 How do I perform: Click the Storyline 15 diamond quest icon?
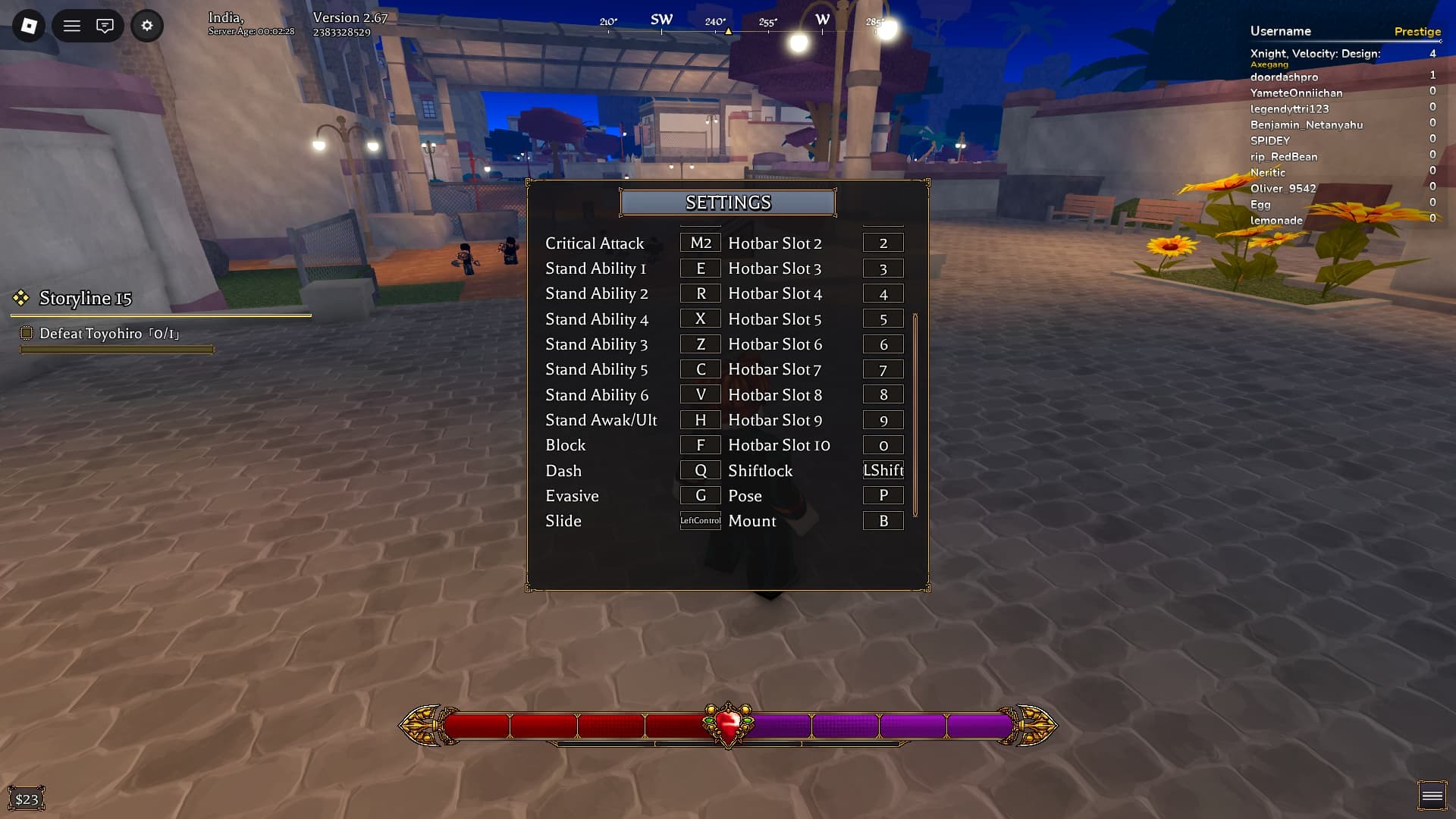tap(20, 299)
